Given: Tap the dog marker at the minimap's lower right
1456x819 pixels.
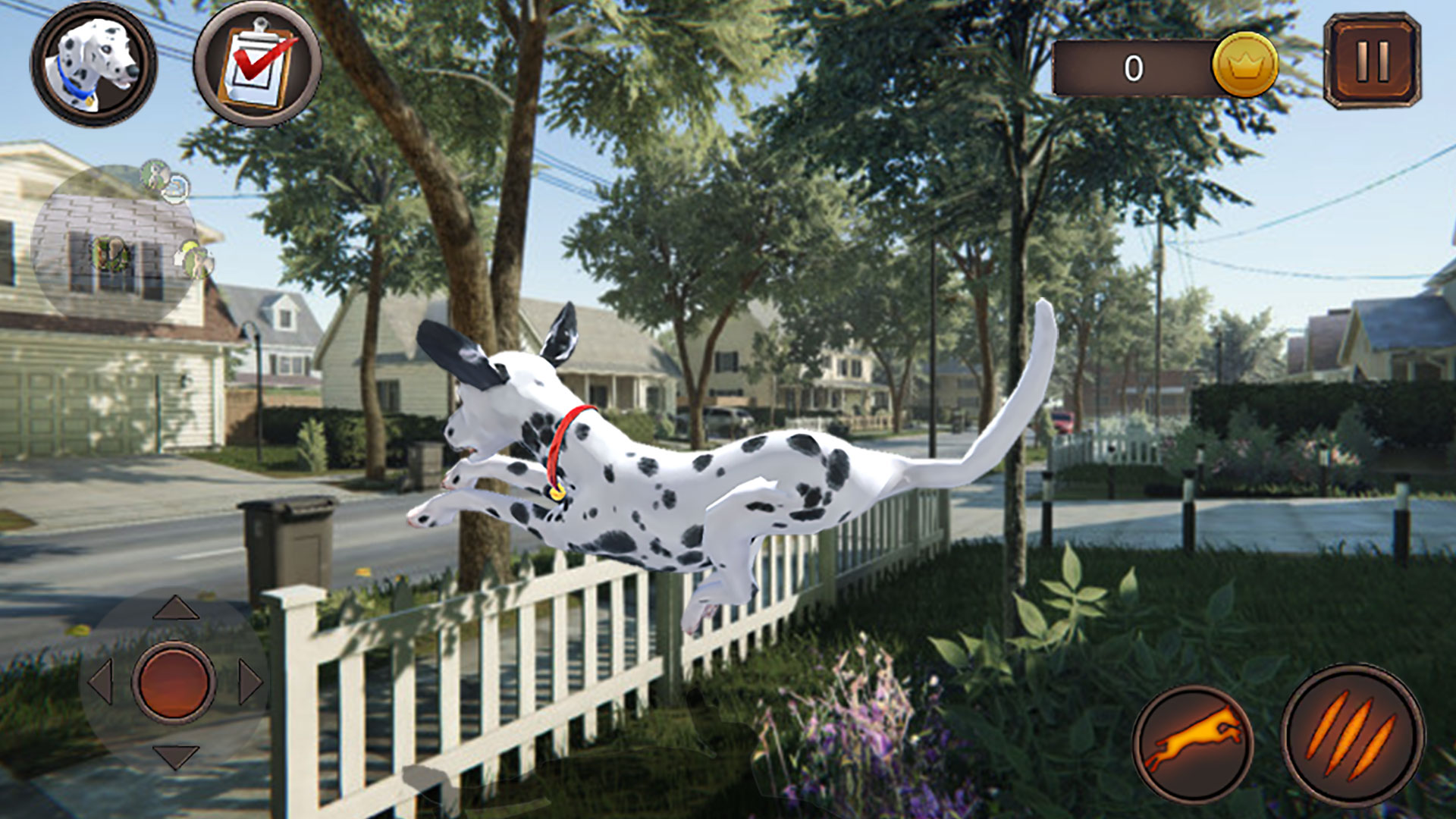Looking at the screenshot, I should [x=197, y=260].
